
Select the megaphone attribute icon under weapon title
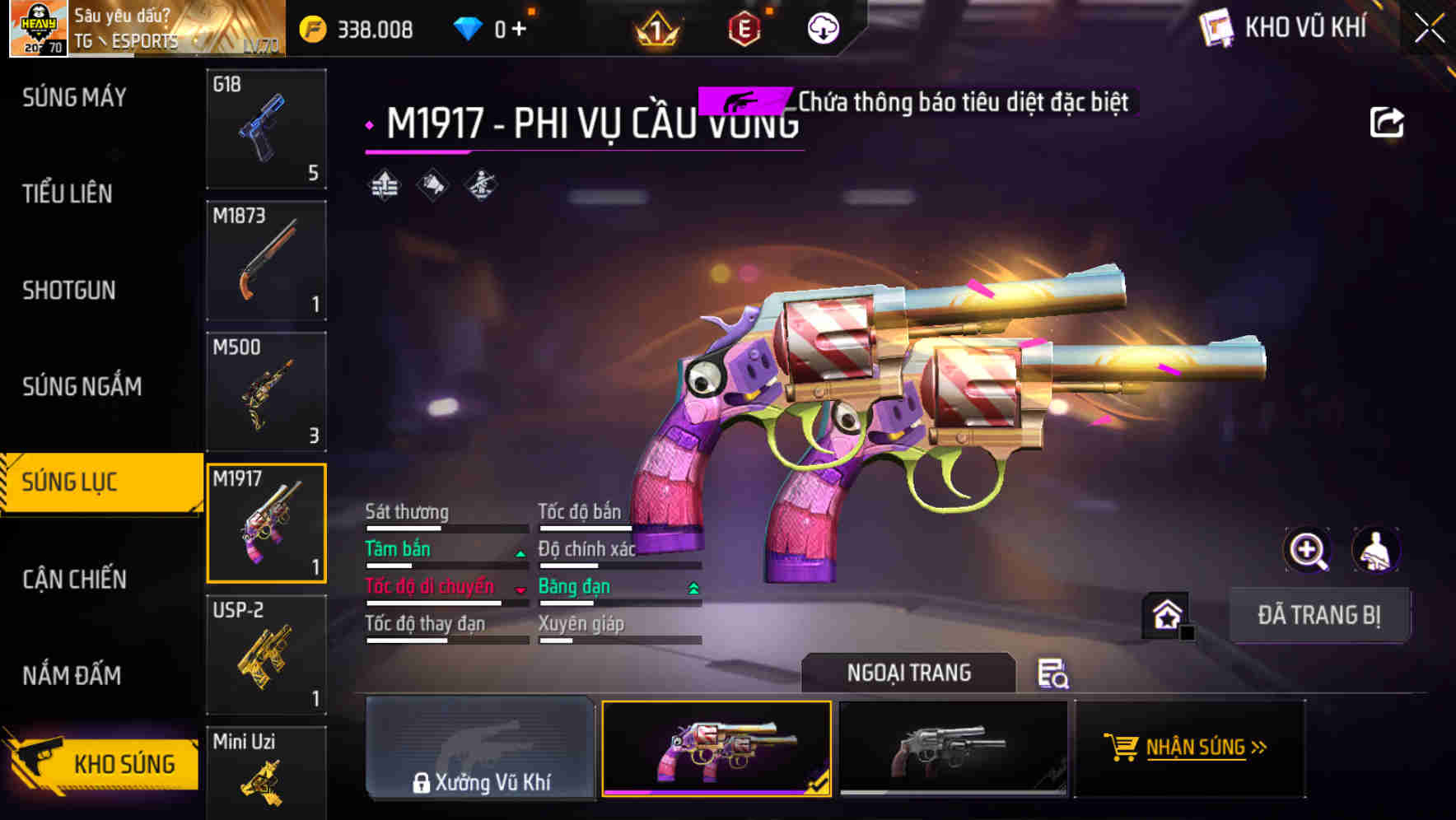432,185
